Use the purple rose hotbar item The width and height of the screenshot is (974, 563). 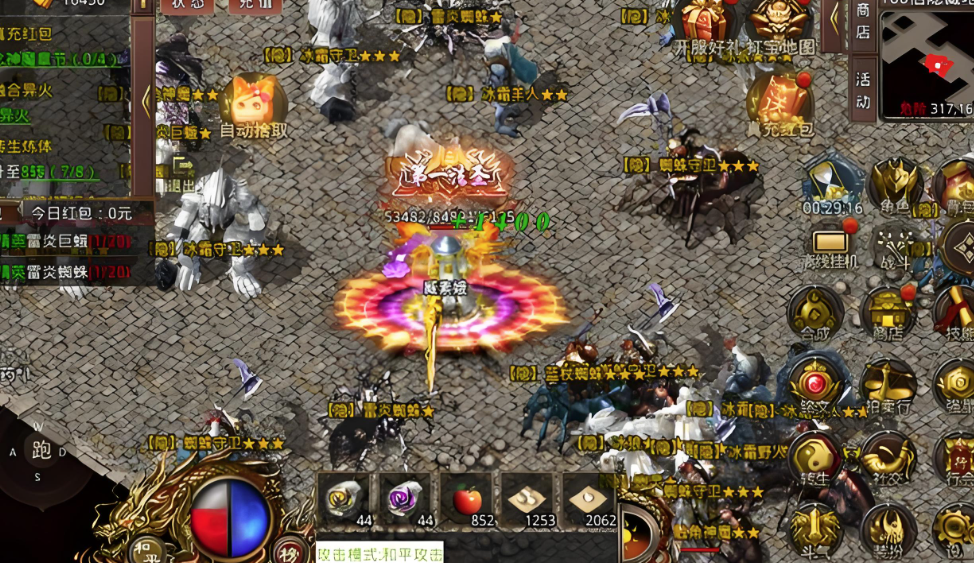[405, 499]
